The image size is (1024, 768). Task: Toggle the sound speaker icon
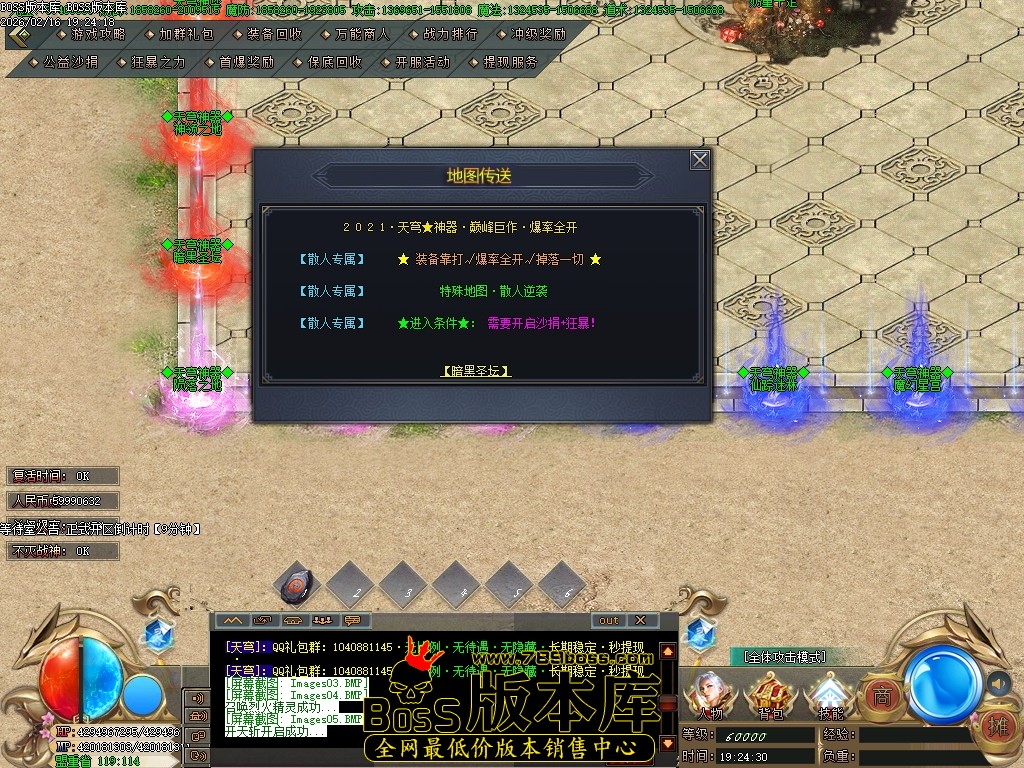coord(997,683)
